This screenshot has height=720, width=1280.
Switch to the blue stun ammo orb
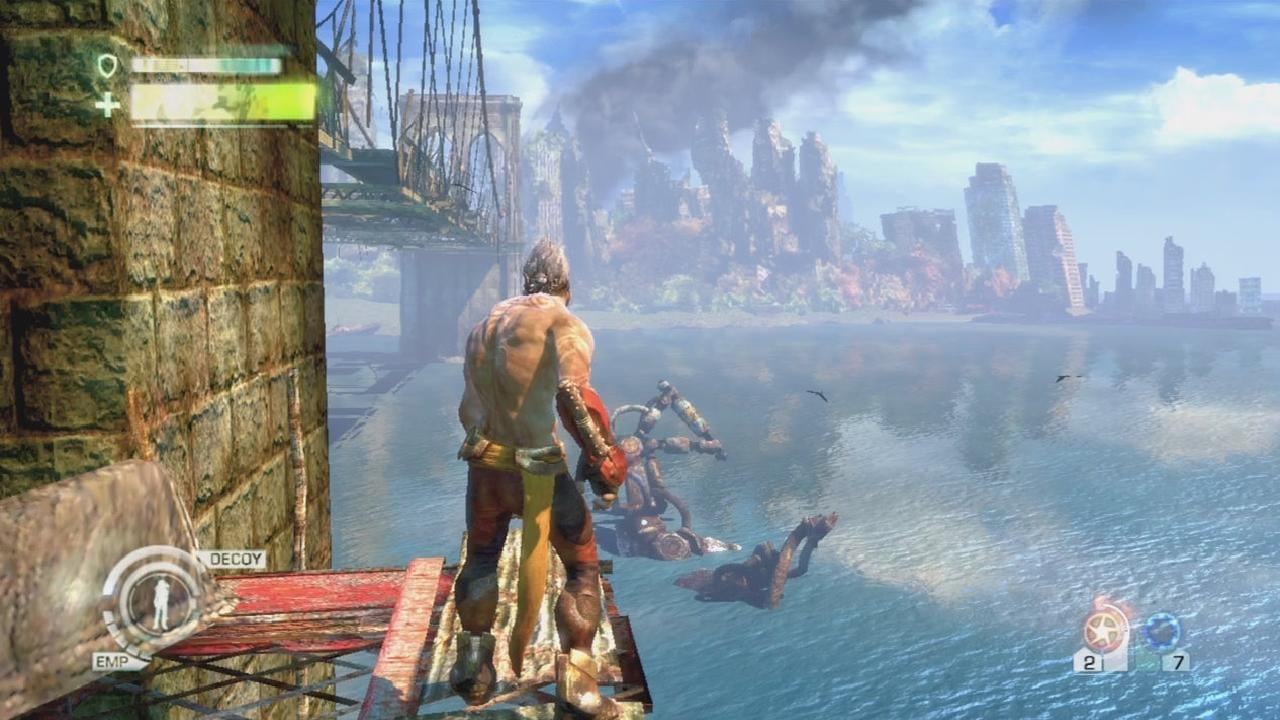[x=1163, y=631]
